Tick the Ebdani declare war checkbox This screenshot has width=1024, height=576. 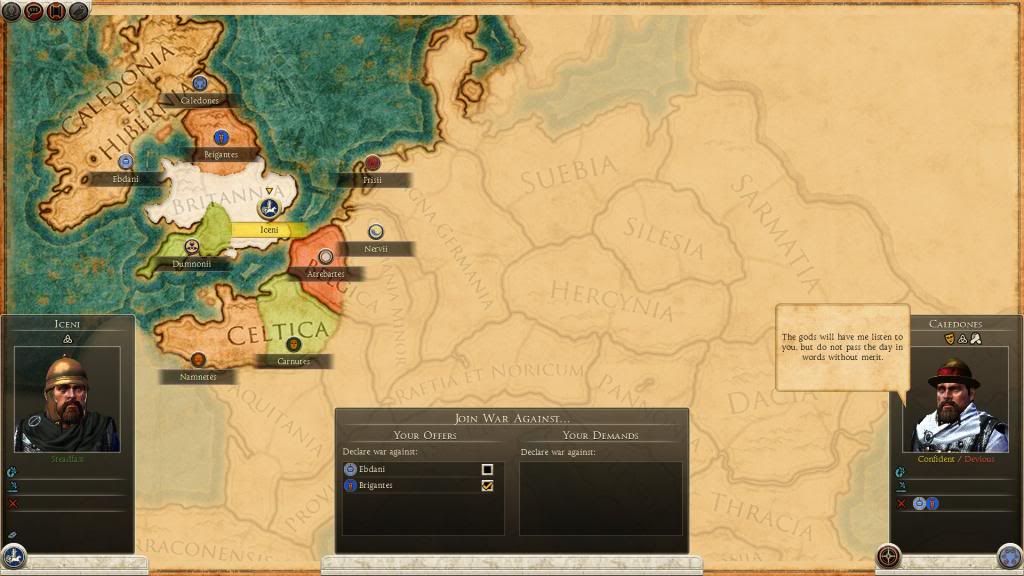pos(487,469)
